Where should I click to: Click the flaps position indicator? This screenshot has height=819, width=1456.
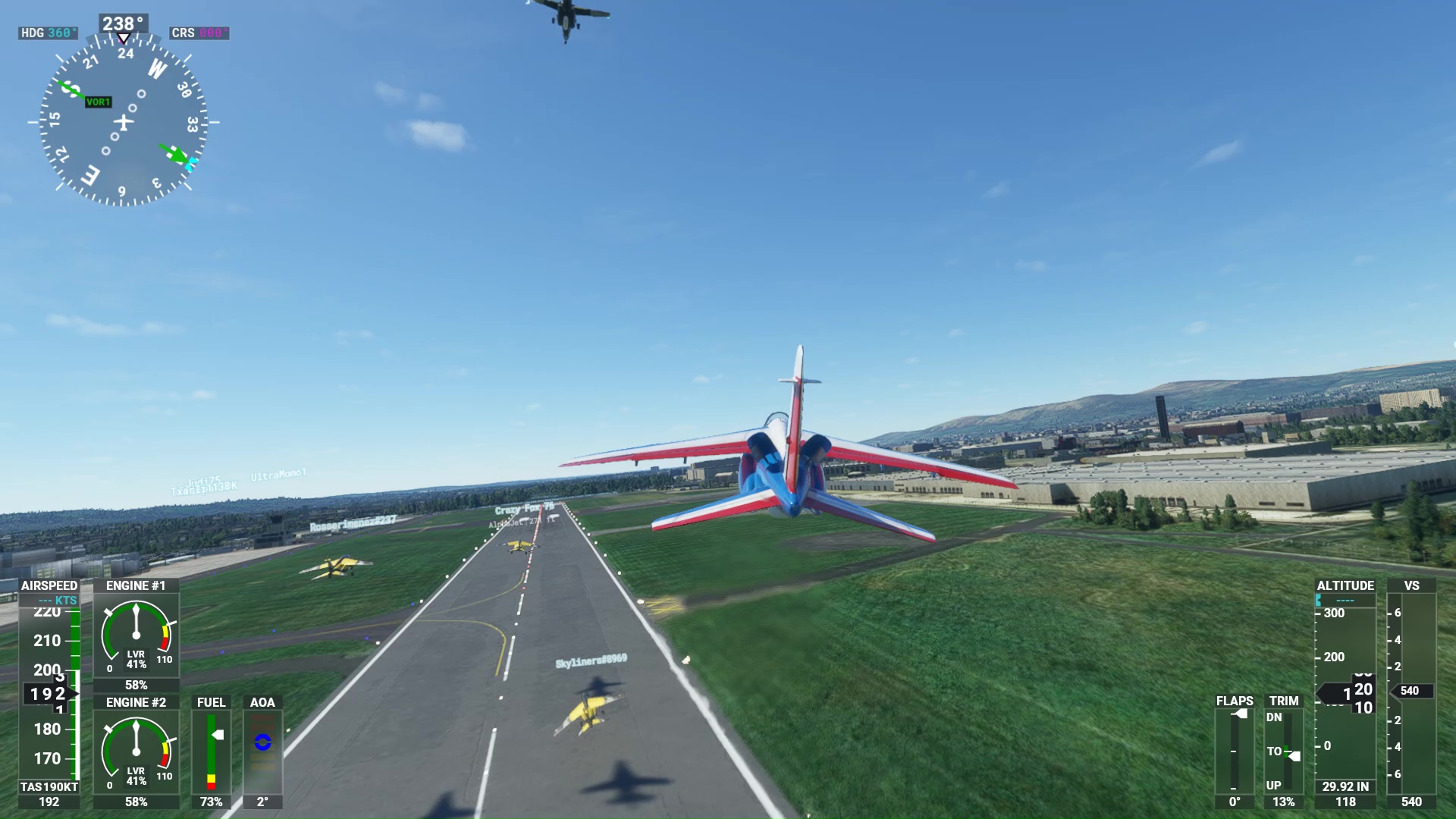click(1235, 751)
